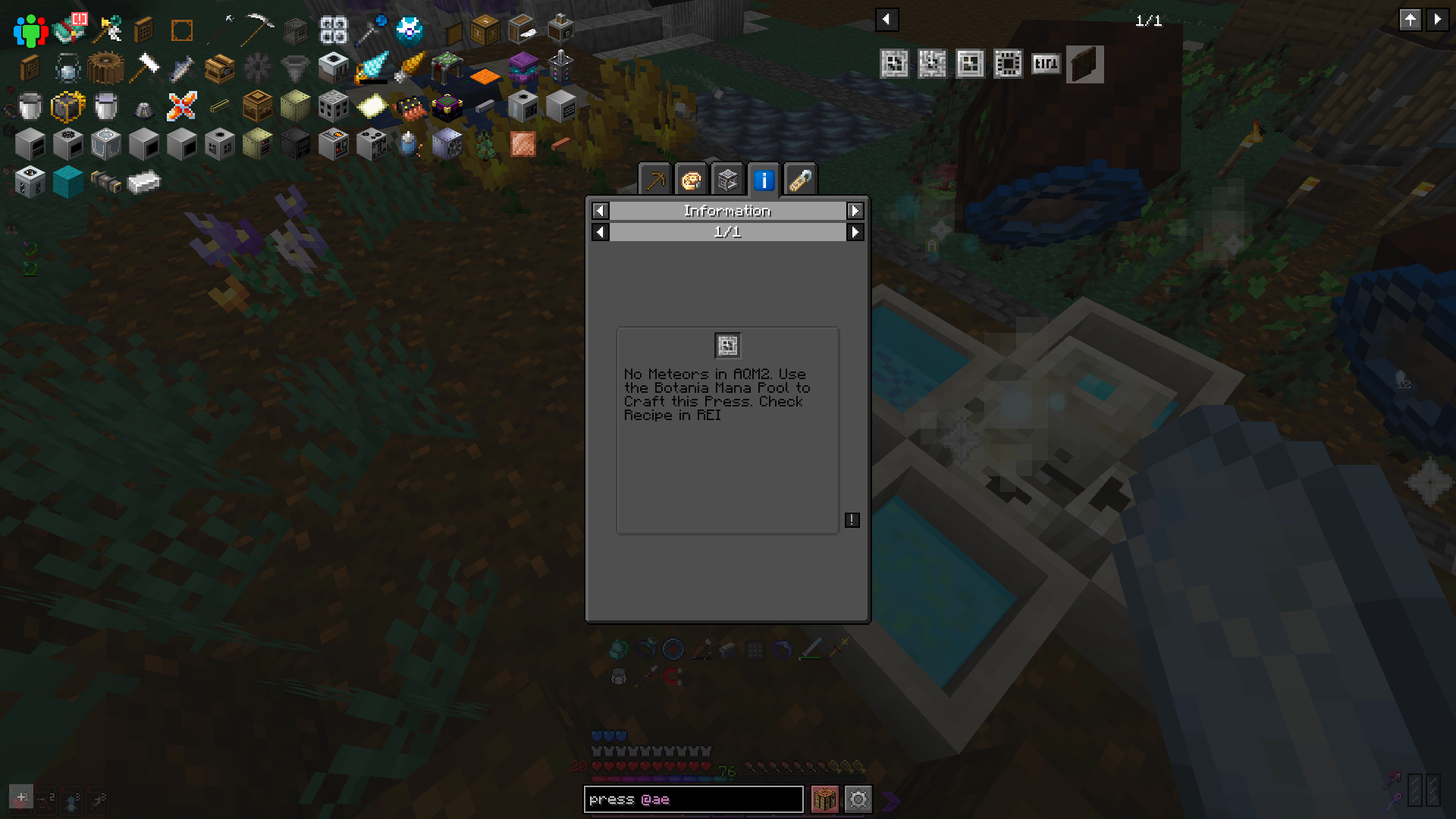
Task: Click the press item icon inside the Information panel
Action: (x=727, y=345)
